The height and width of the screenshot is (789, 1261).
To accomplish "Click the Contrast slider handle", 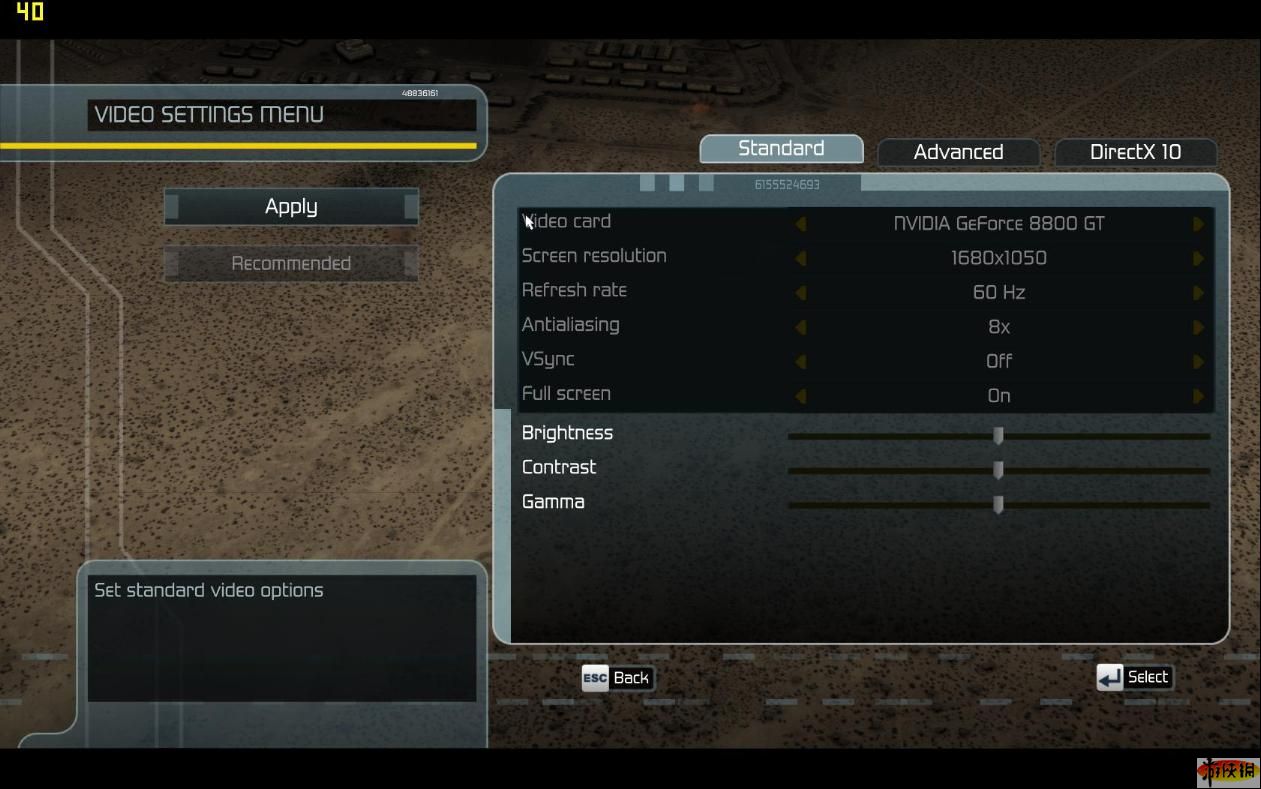I will click(x=998, y=470).
